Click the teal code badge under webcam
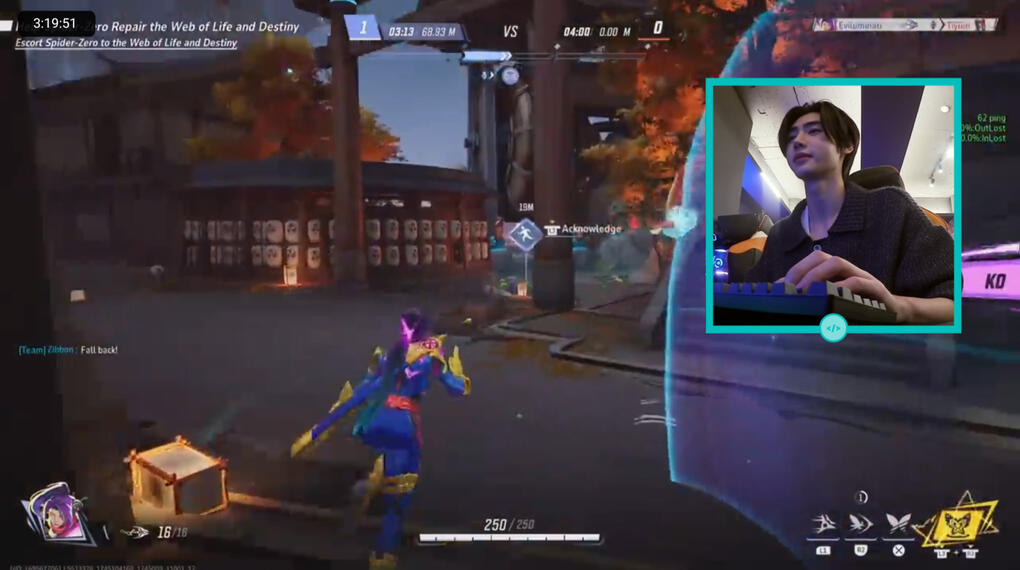Viewport: 1020px width, 570px height. (833, 327)
